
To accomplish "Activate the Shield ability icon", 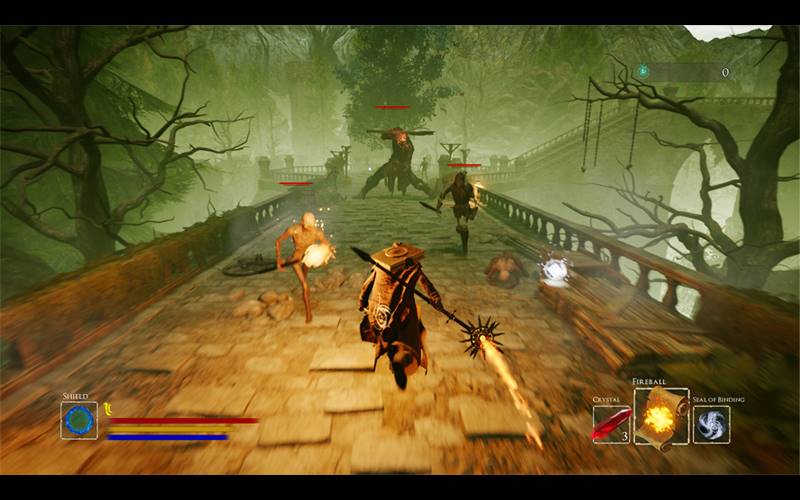I will click(x=78, y=420).
